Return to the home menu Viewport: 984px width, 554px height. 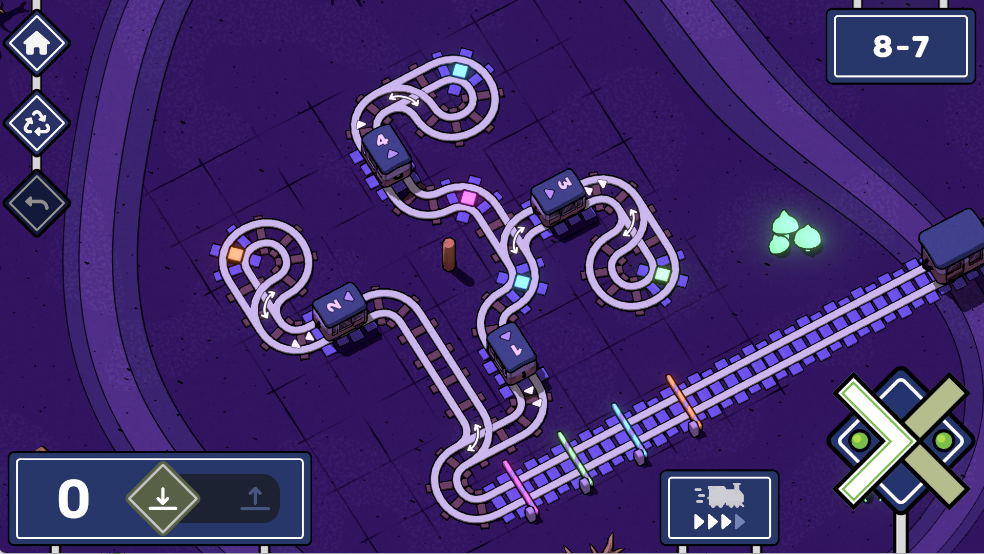click(x=37, y=43)
